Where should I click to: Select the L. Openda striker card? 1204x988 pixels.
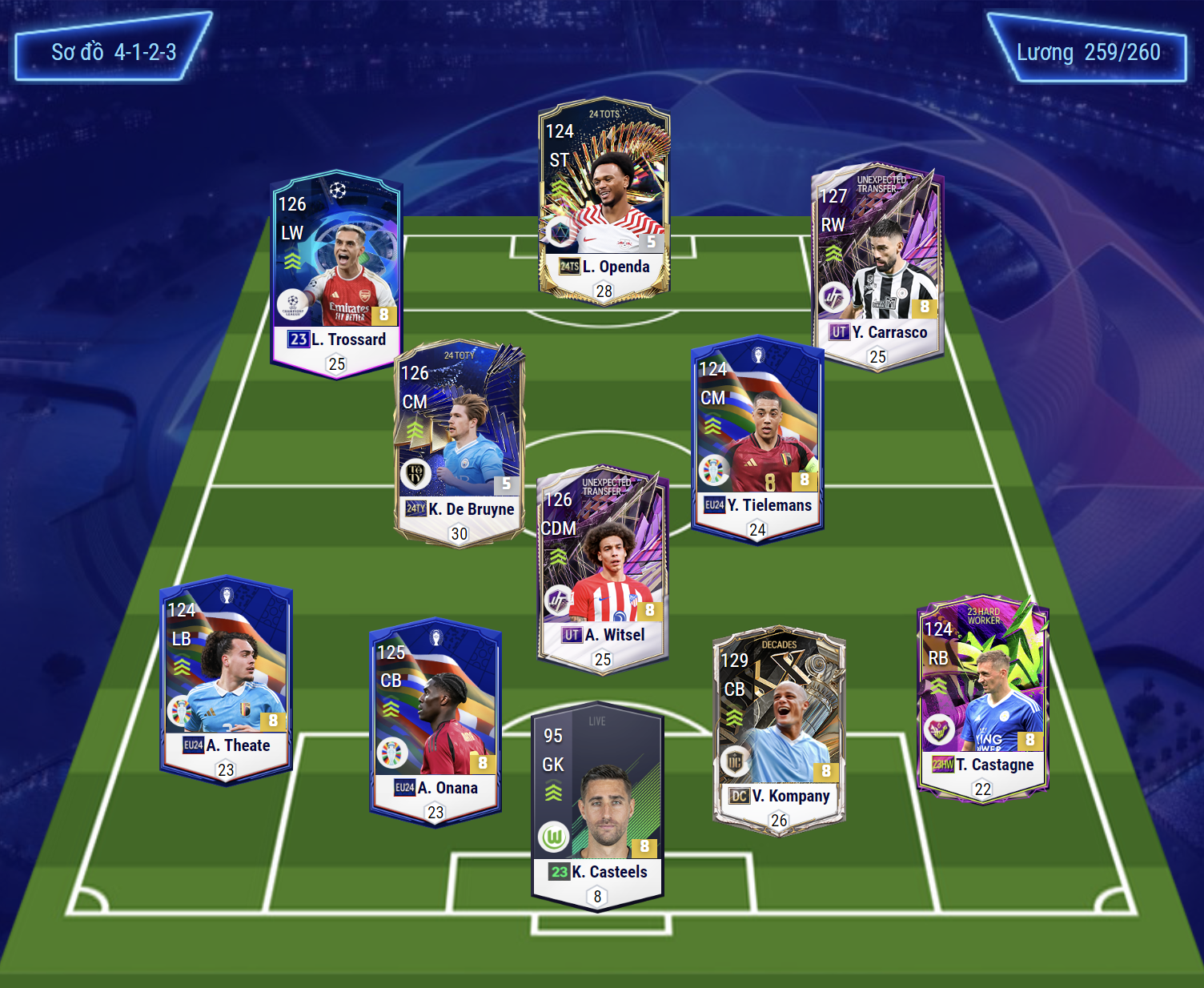pyautogui.click(x=604, y=200)
